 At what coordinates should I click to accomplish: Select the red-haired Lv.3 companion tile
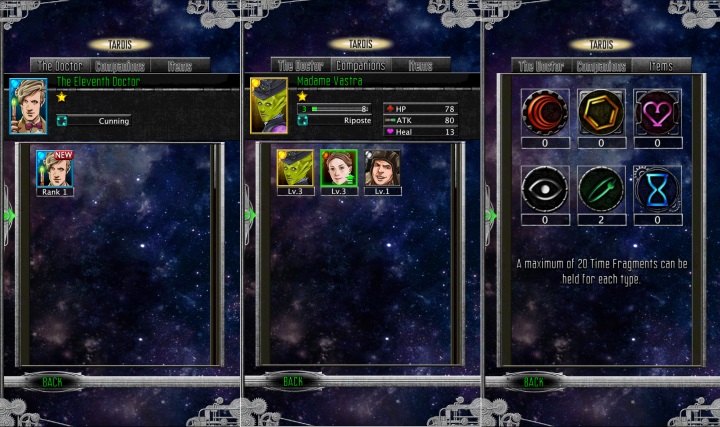click(x=338, y=170)
